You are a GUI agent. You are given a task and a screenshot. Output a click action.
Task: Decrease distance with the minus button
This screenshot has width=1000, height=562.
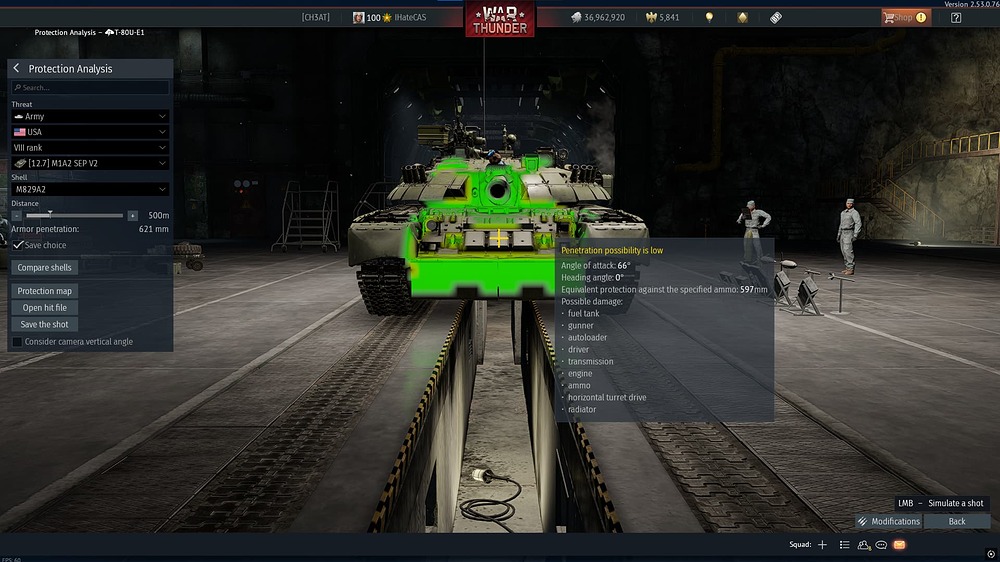click(17, 215)
